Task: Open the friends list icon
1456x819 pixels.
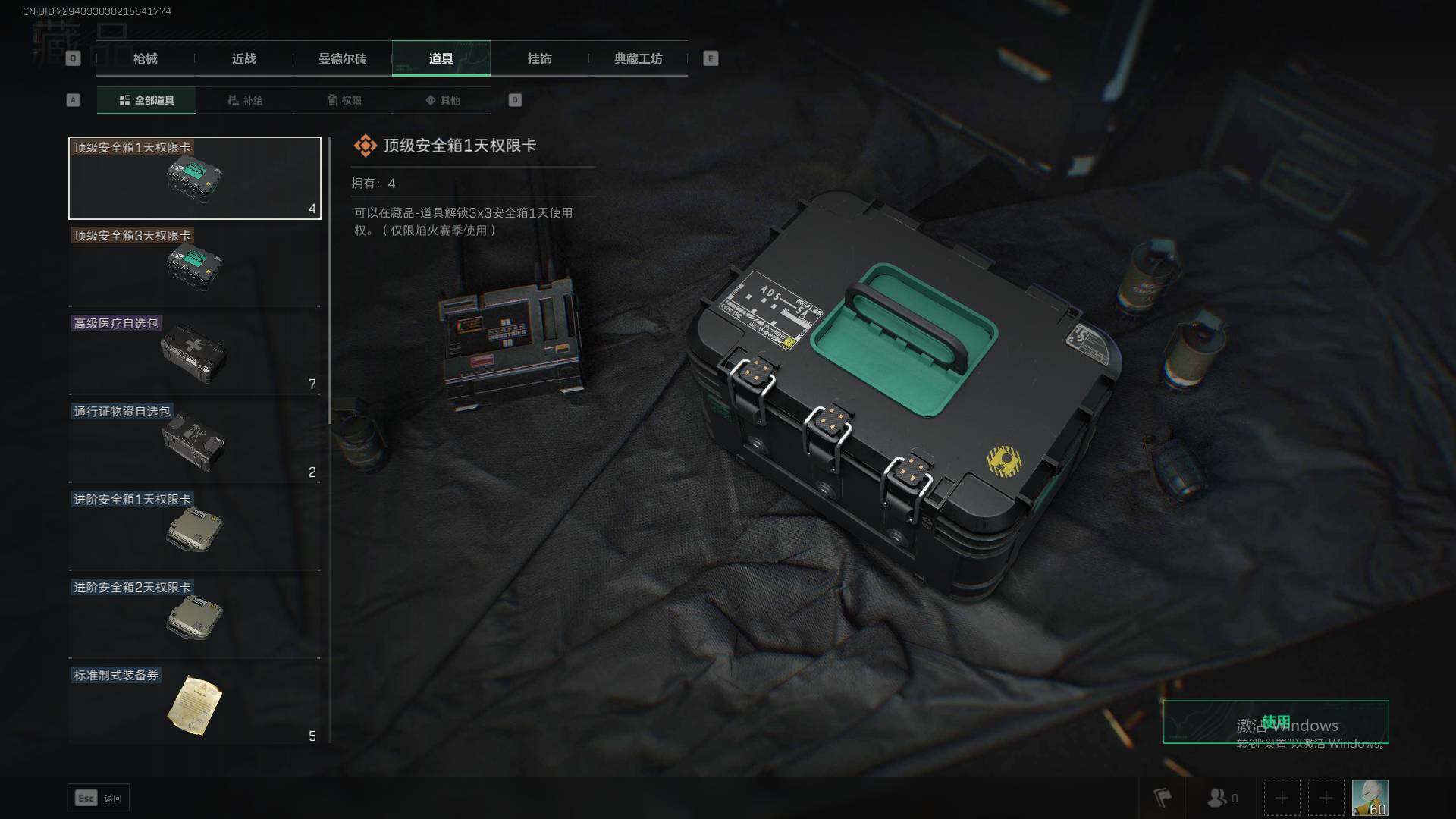Action: point(1222,798)
